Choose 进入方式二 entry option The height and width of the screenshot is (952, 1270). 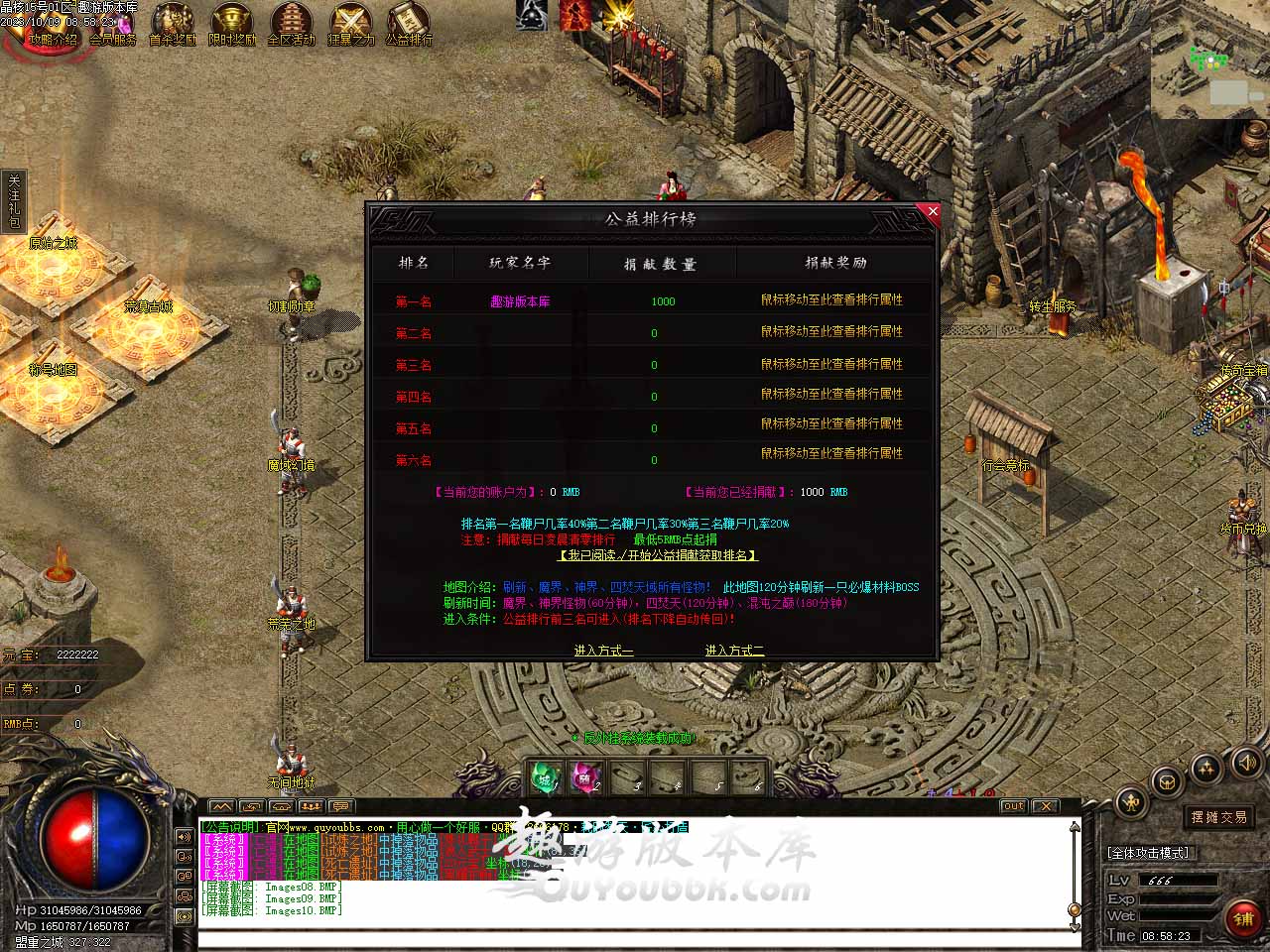(x=734, y=651)
